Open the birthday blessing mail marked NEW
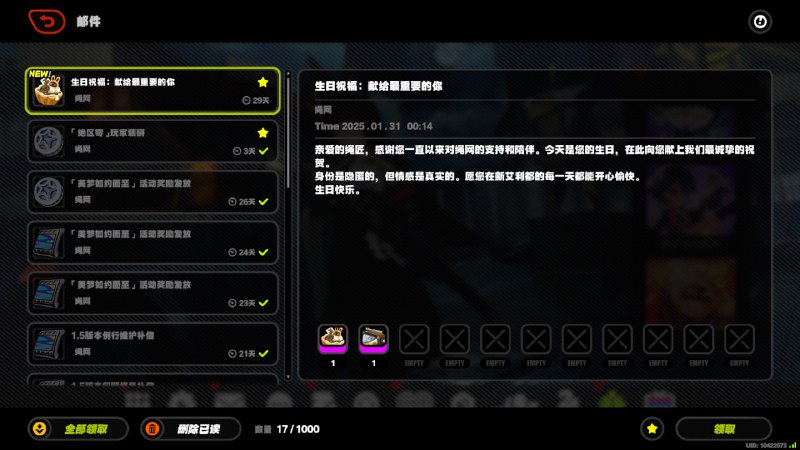Image resolution: width=800 pixels, height=450 pixels. (150, 91)
